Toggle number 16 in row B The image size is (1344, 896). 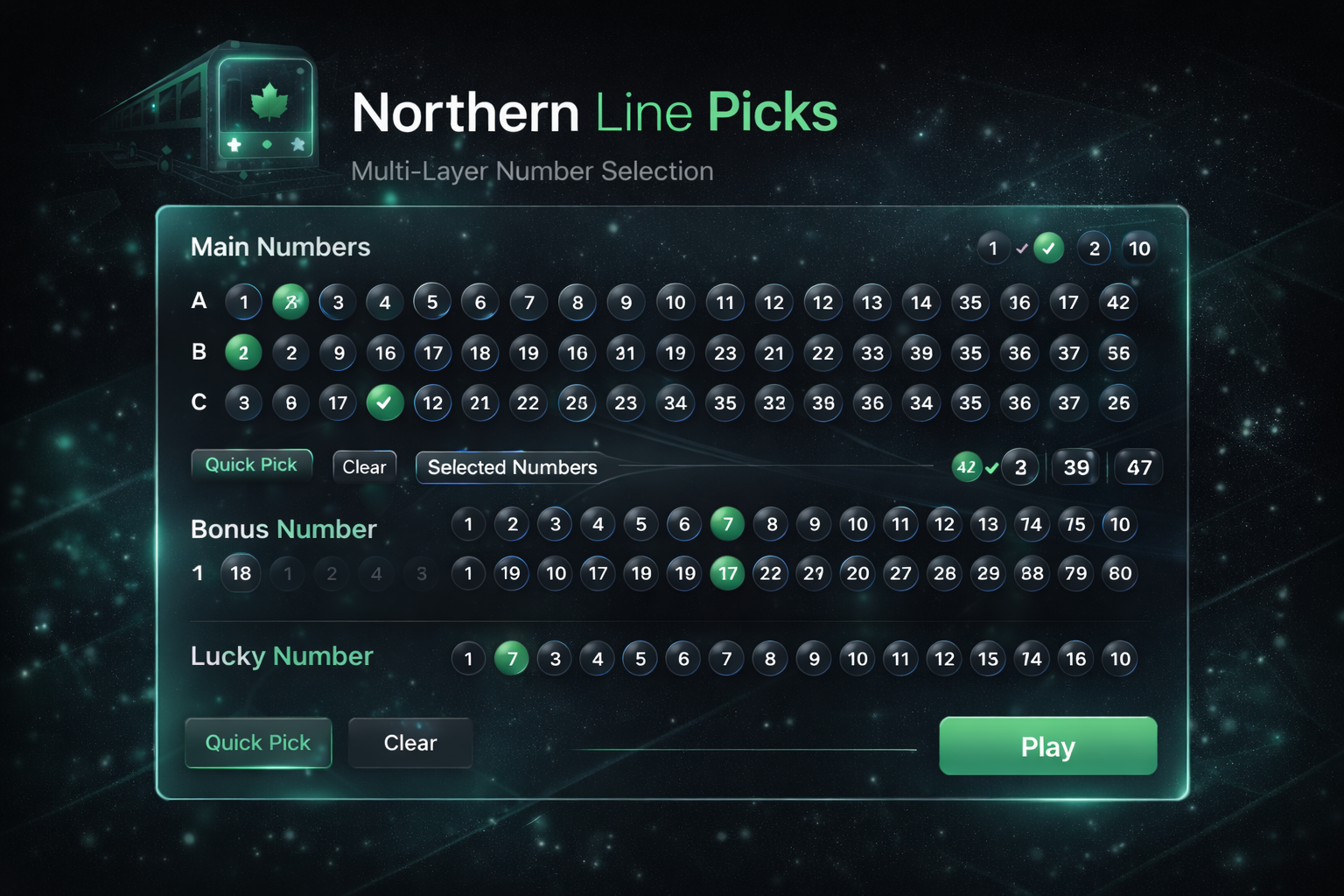[385, 353]
